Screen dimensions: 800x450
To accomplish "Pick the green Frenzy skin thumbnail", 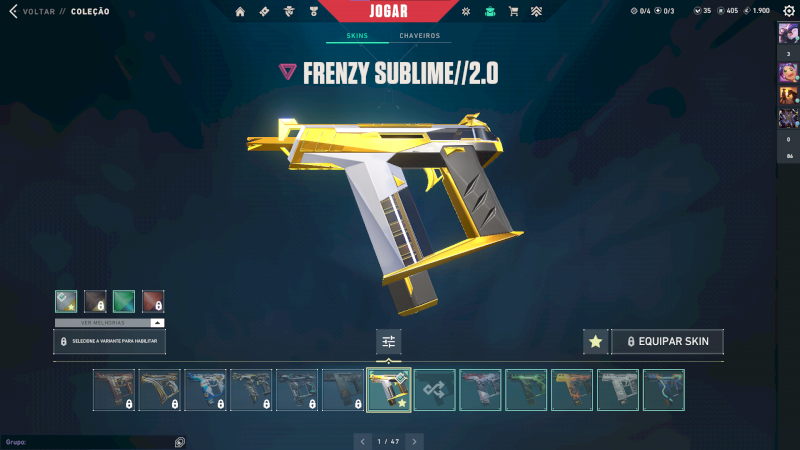I will (x=526, y=390).
